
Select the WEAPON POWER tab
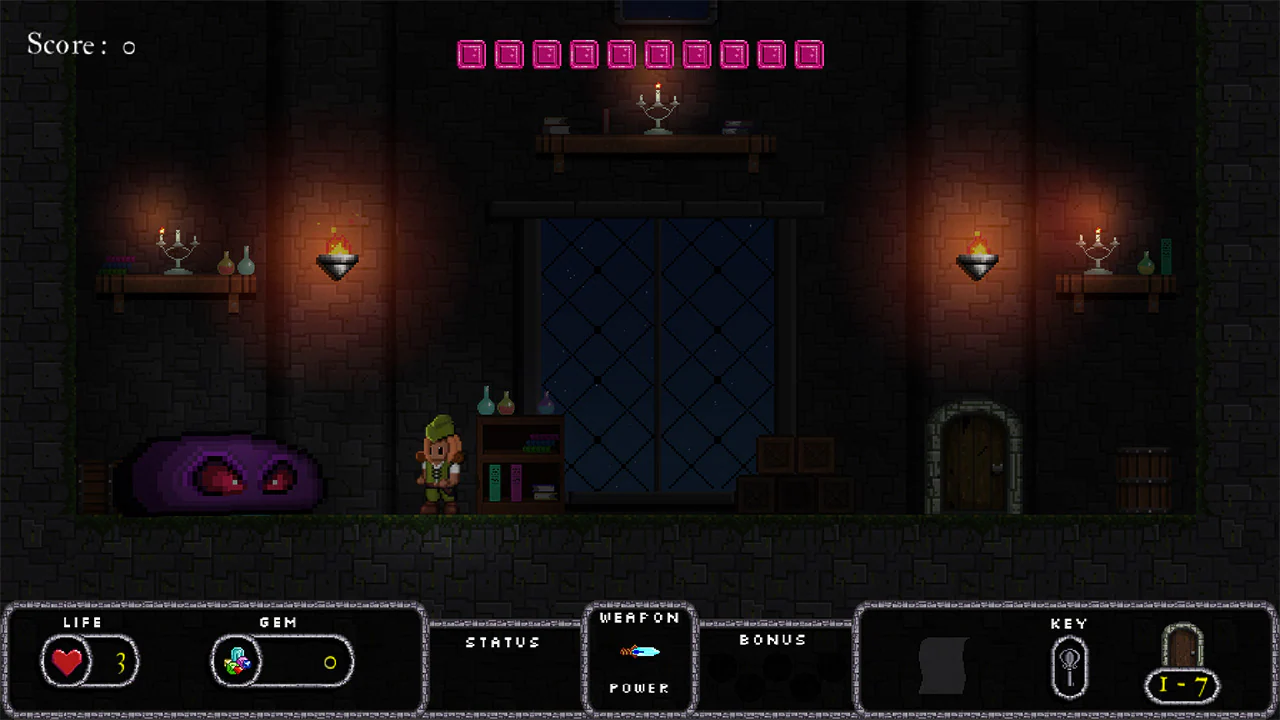point(639,688)
